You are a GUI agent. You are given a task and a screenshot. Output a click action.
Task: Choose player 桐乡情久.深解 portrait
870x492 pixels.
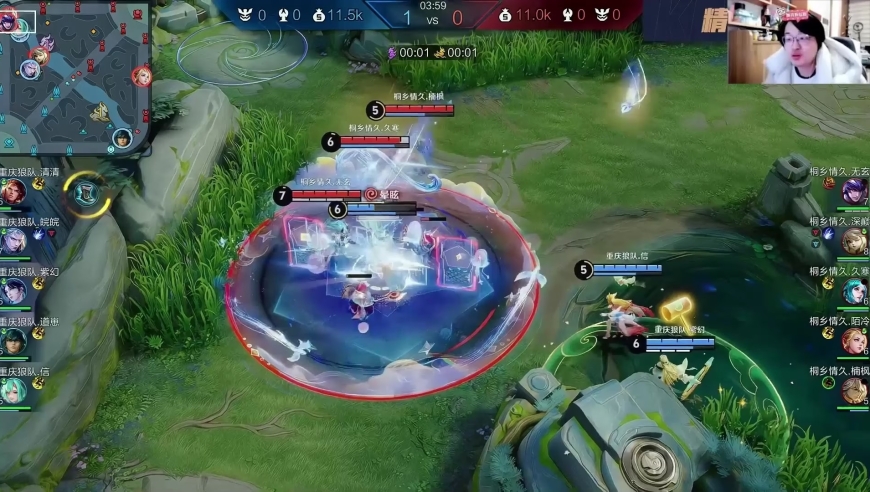pos(854,241)
